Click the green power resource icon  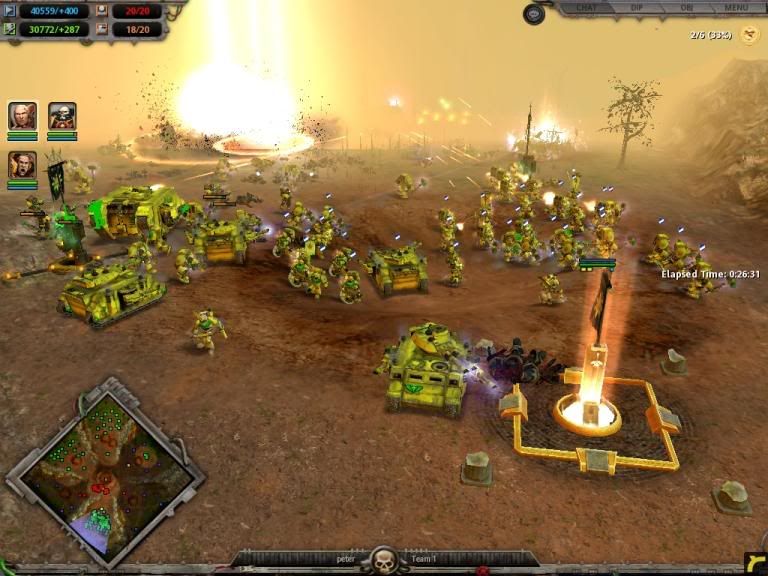click(9, 29)
